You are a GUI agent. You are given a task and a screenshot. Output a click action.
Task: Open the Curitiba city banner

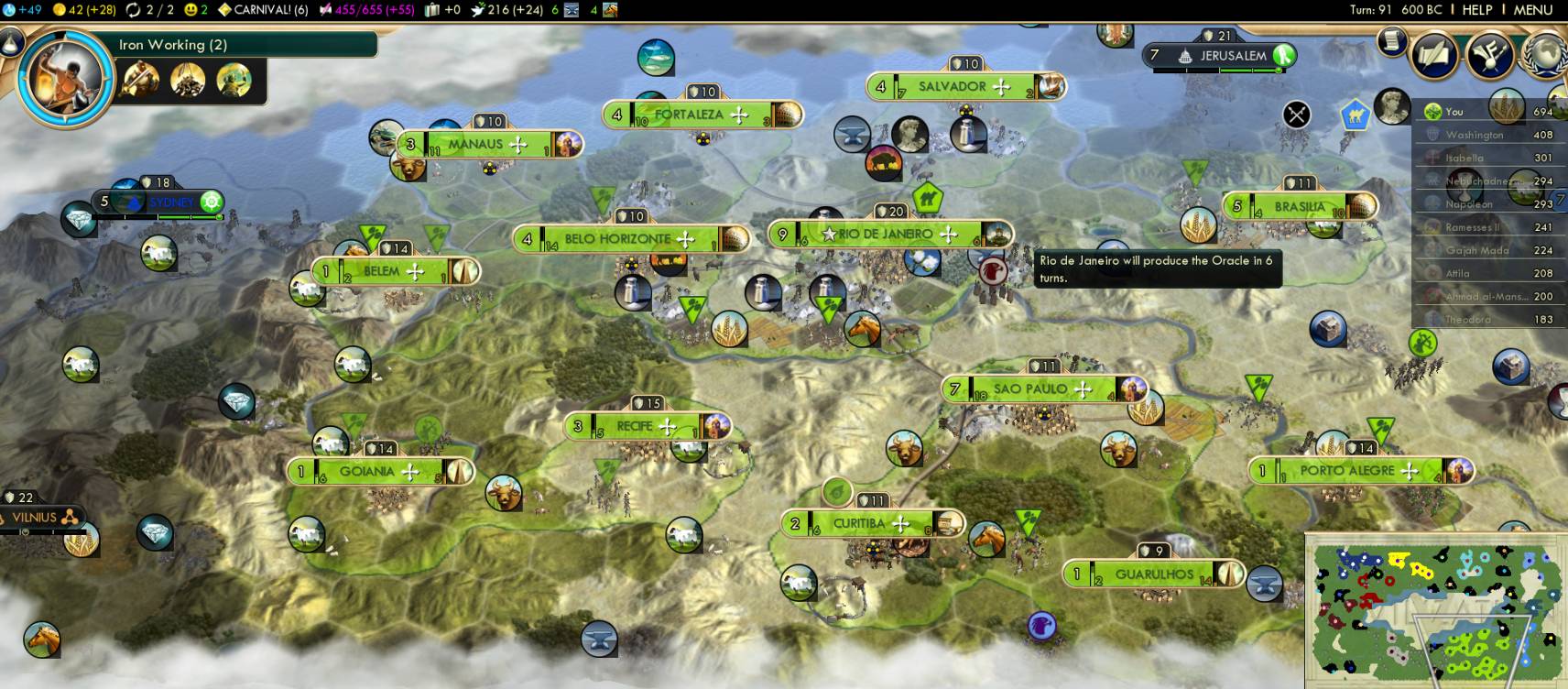[859, 524]
